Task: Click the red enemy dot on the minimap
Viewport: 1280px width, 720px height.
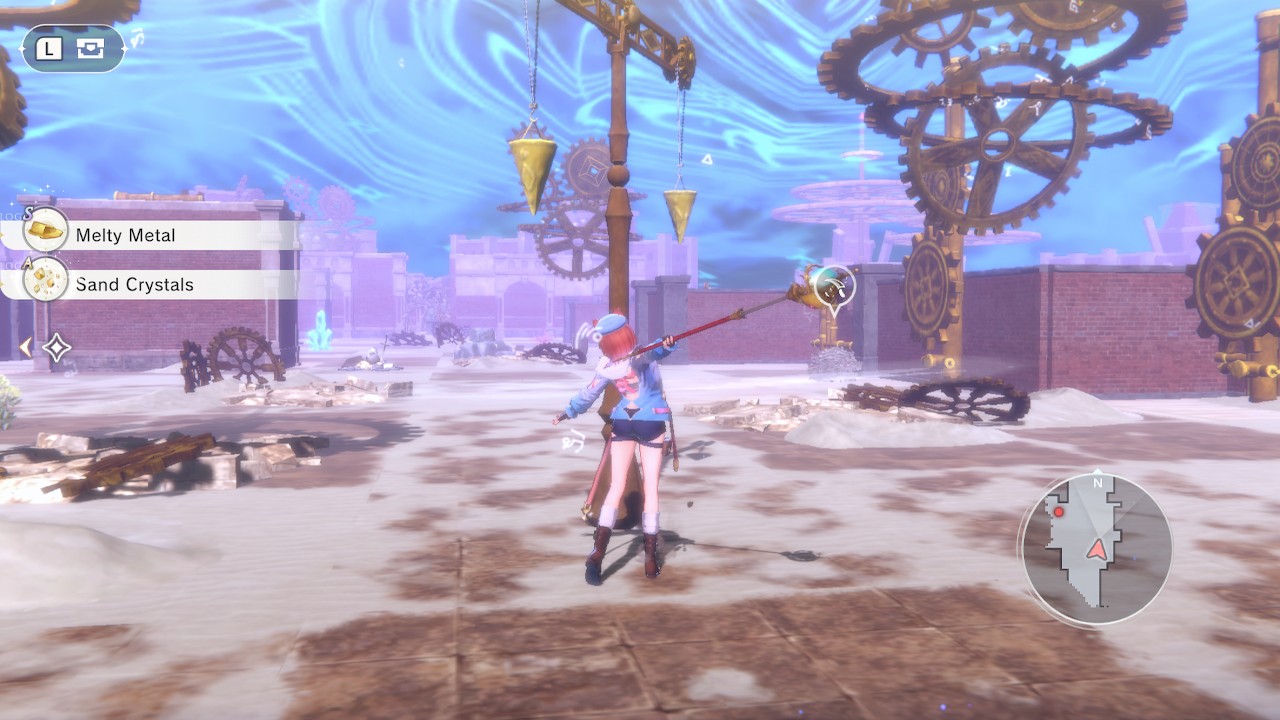Action: [1058, 512]
